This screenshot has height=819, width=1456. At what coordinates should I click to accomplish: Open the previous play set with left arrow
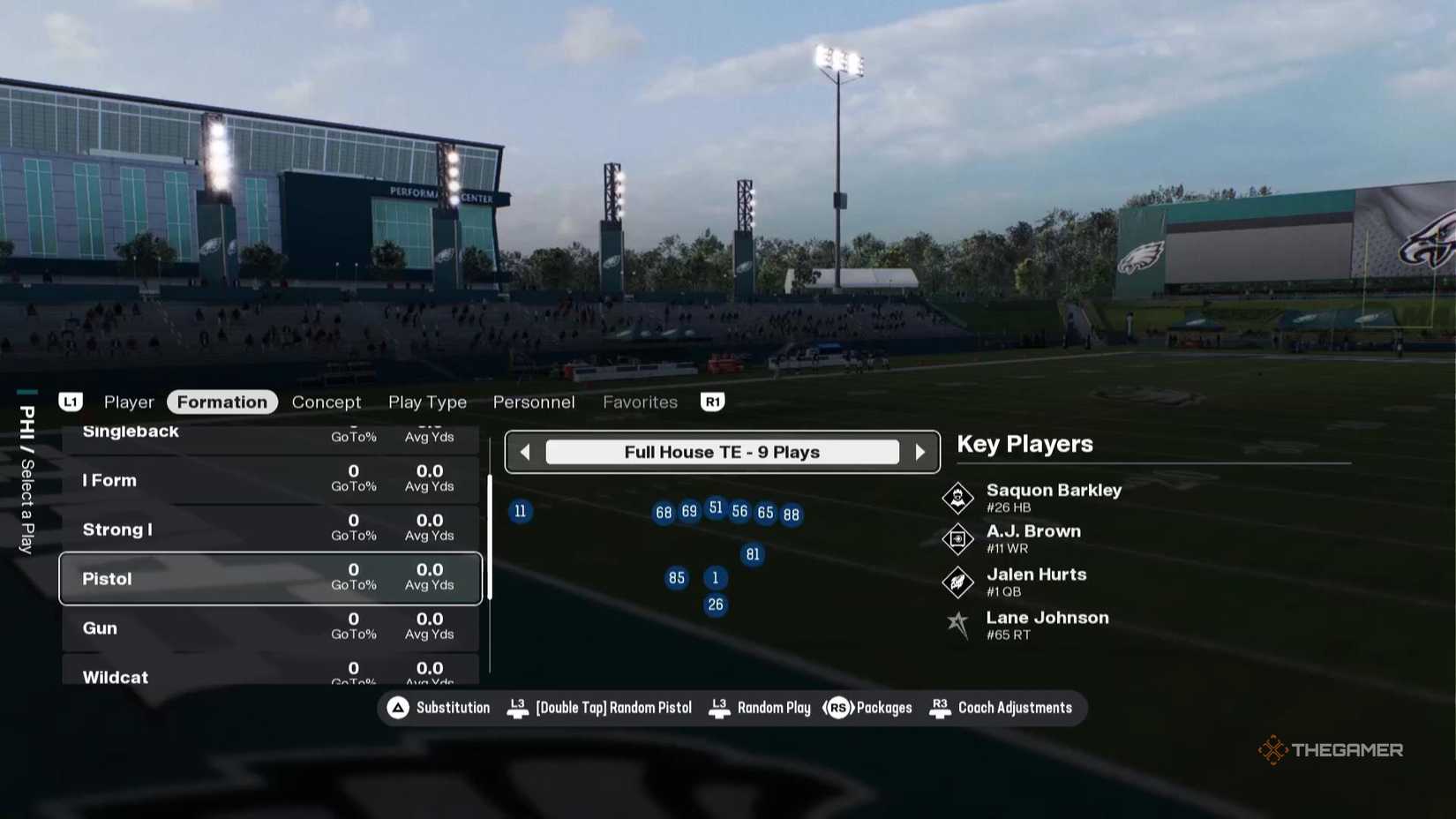click(524, 452)
